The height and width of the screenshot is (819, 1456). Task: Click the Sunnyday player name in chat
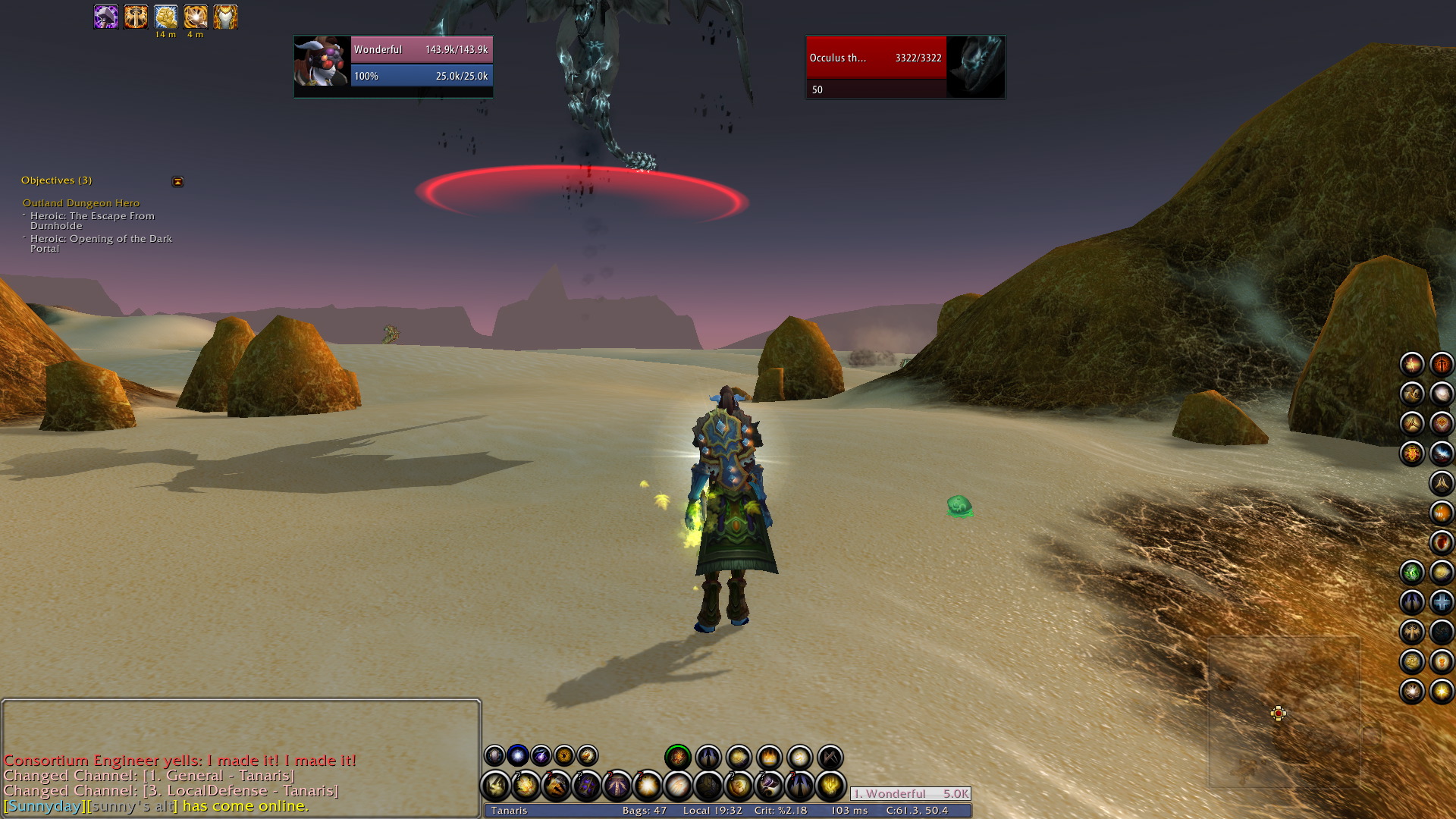click(x=44, y=806)
